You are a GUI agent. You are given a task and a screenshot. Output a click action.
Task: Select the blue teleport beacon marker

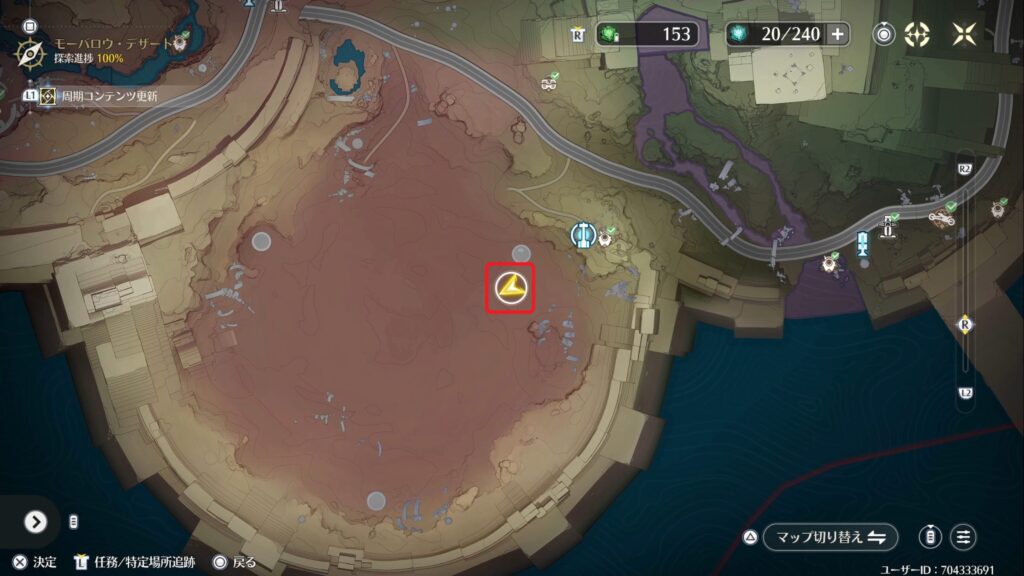tap(583, 234)
